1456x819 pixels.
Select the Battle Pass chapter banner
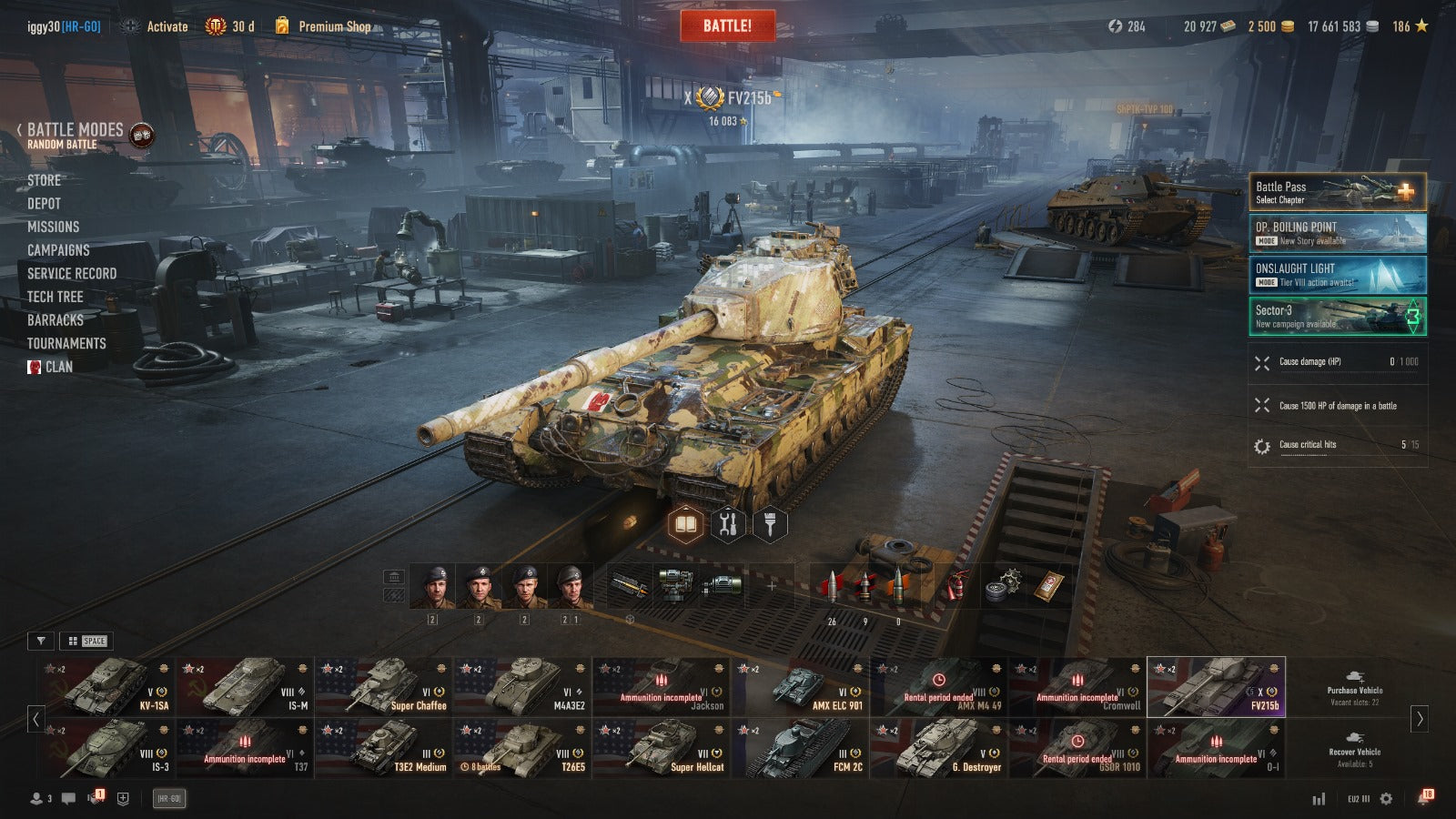pyautogui.click(x=1337, y=192)
